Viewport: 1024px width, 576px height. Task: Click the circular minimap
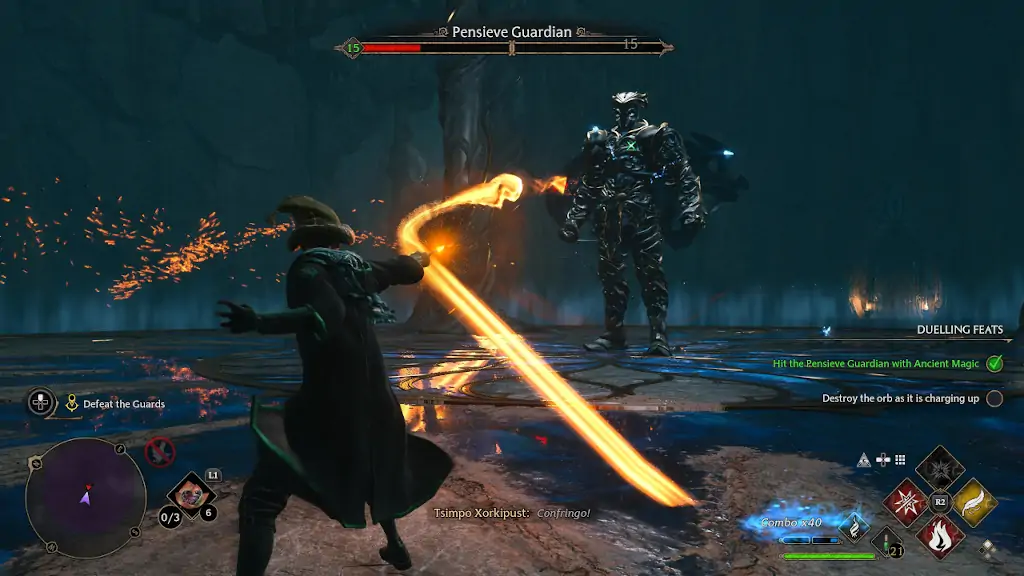tap(86, 496)
